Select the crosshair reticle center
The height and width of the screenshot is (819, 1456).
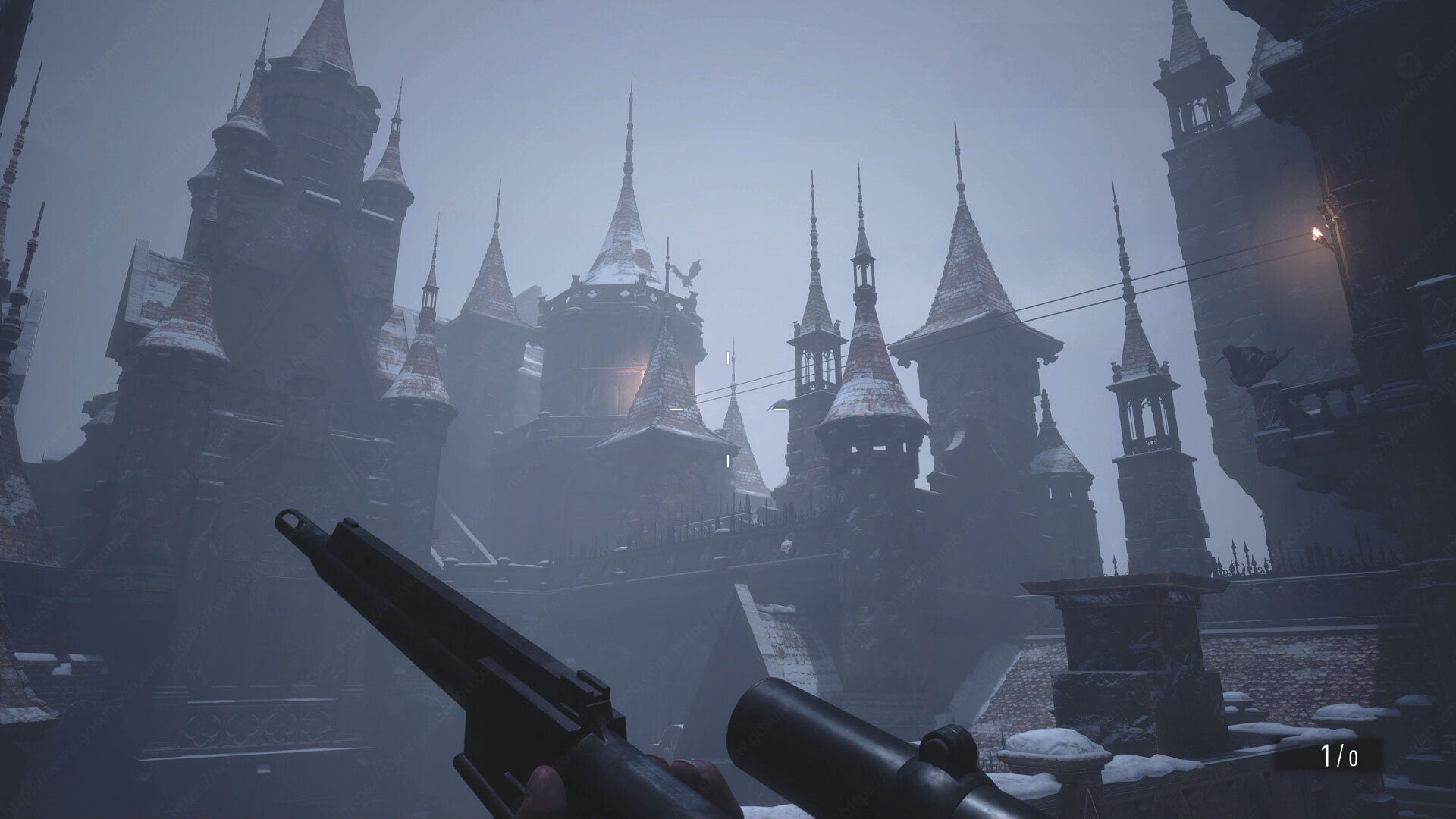tap(726, 407)
